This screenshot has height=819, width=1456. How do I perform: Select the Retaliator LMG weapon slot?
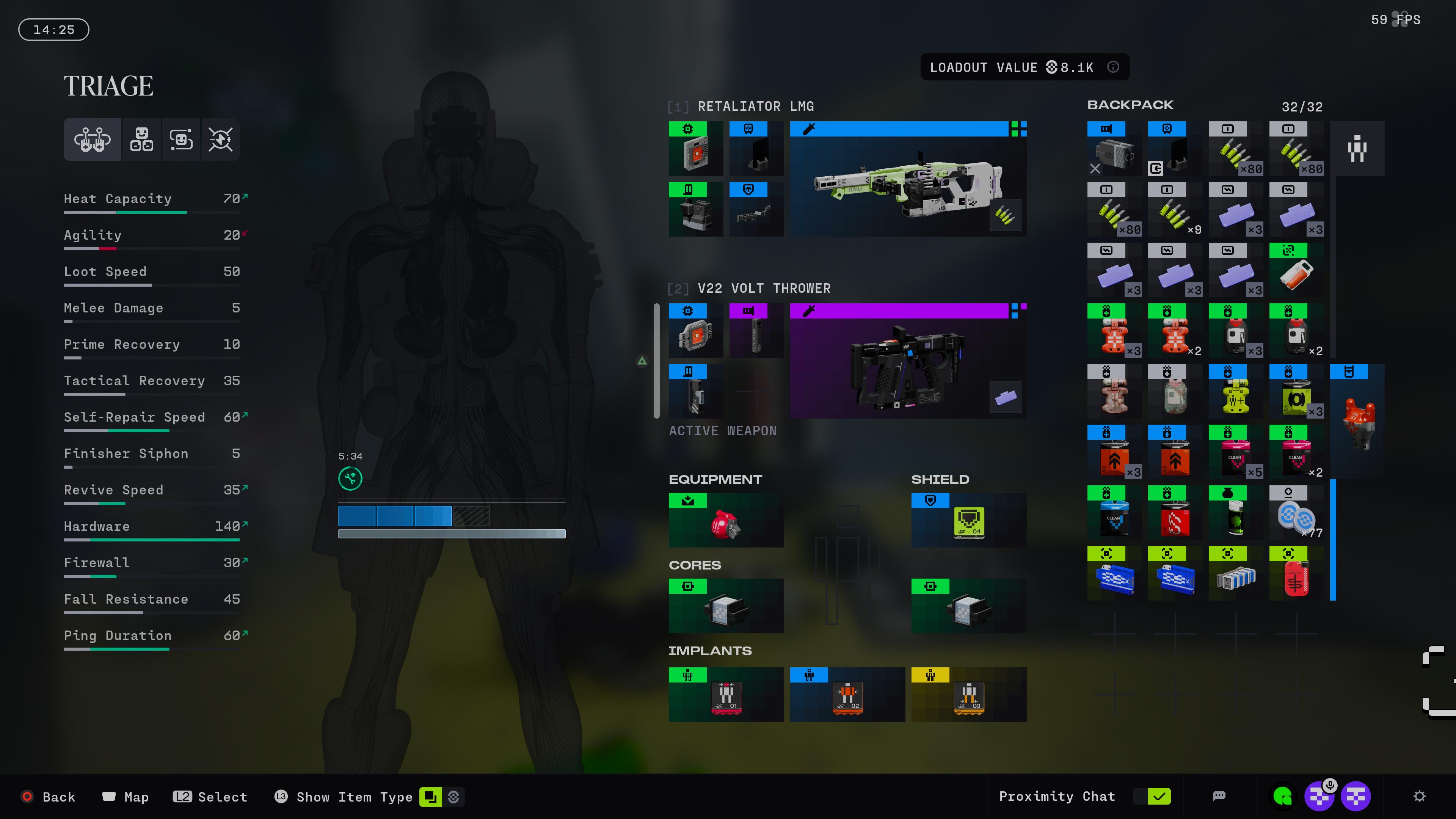click(x=908, y=179)
